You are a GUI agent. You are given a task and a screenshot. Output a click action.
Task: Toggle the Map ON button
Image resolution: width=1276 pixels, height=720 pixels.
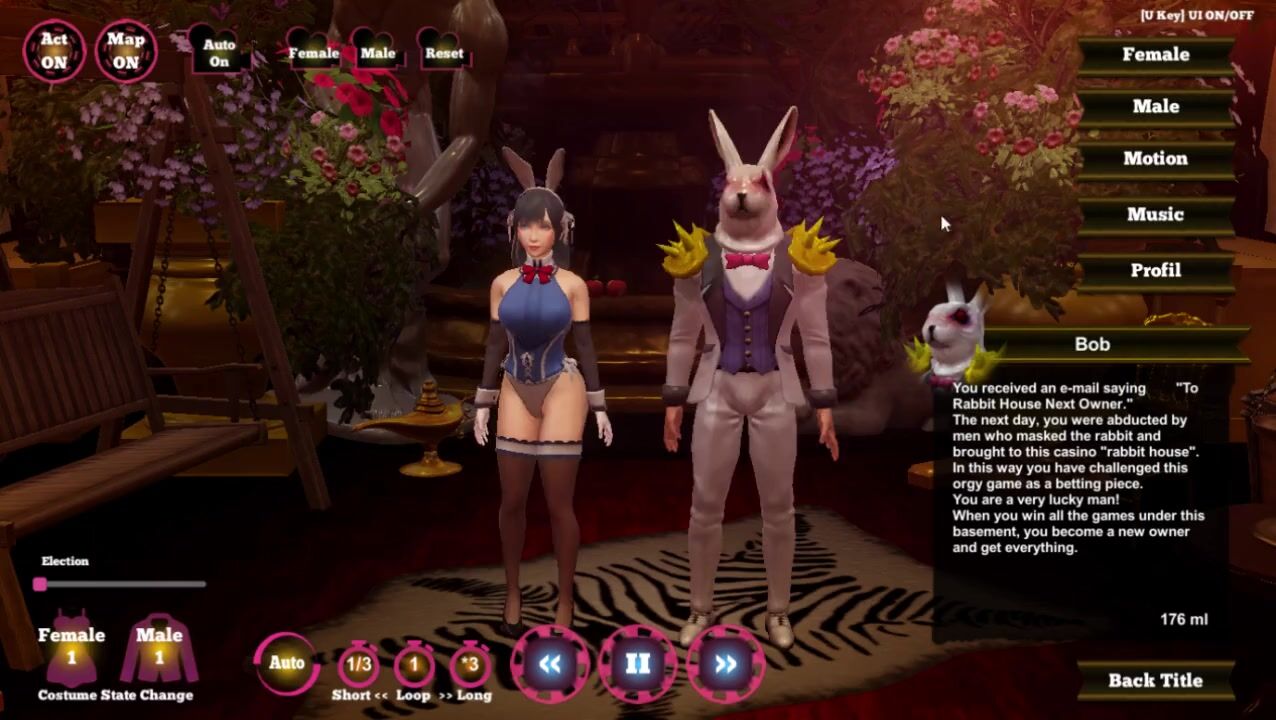coord(126,51)
